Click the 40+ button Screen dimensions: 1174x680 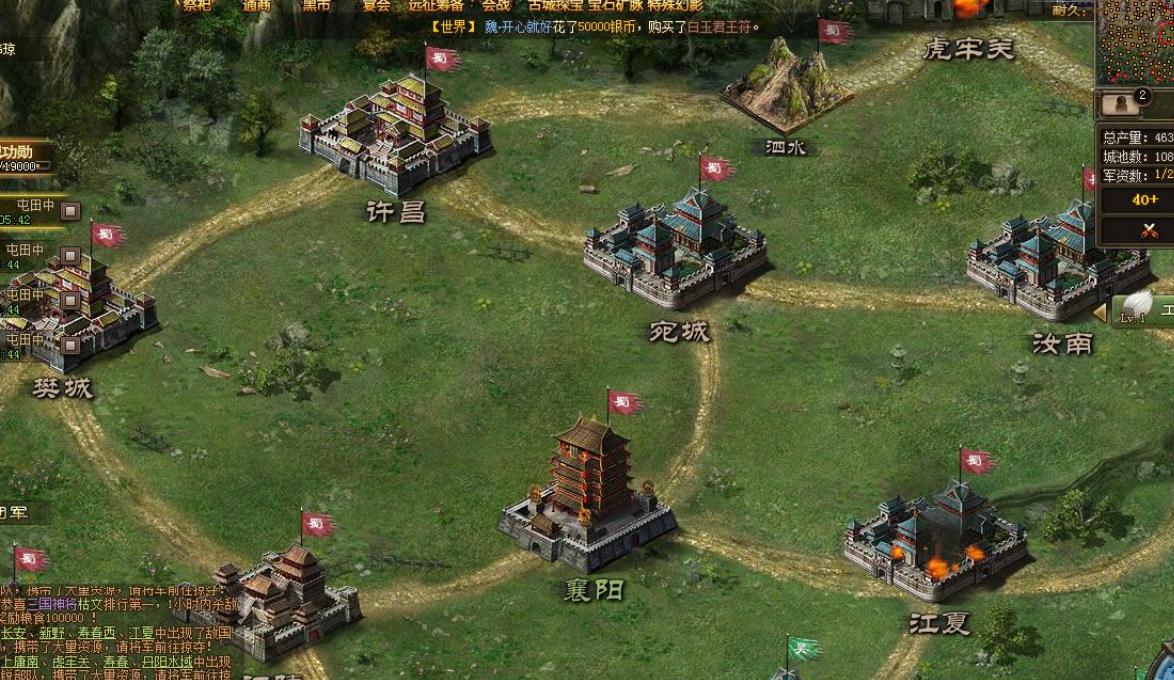point(1145,200)
